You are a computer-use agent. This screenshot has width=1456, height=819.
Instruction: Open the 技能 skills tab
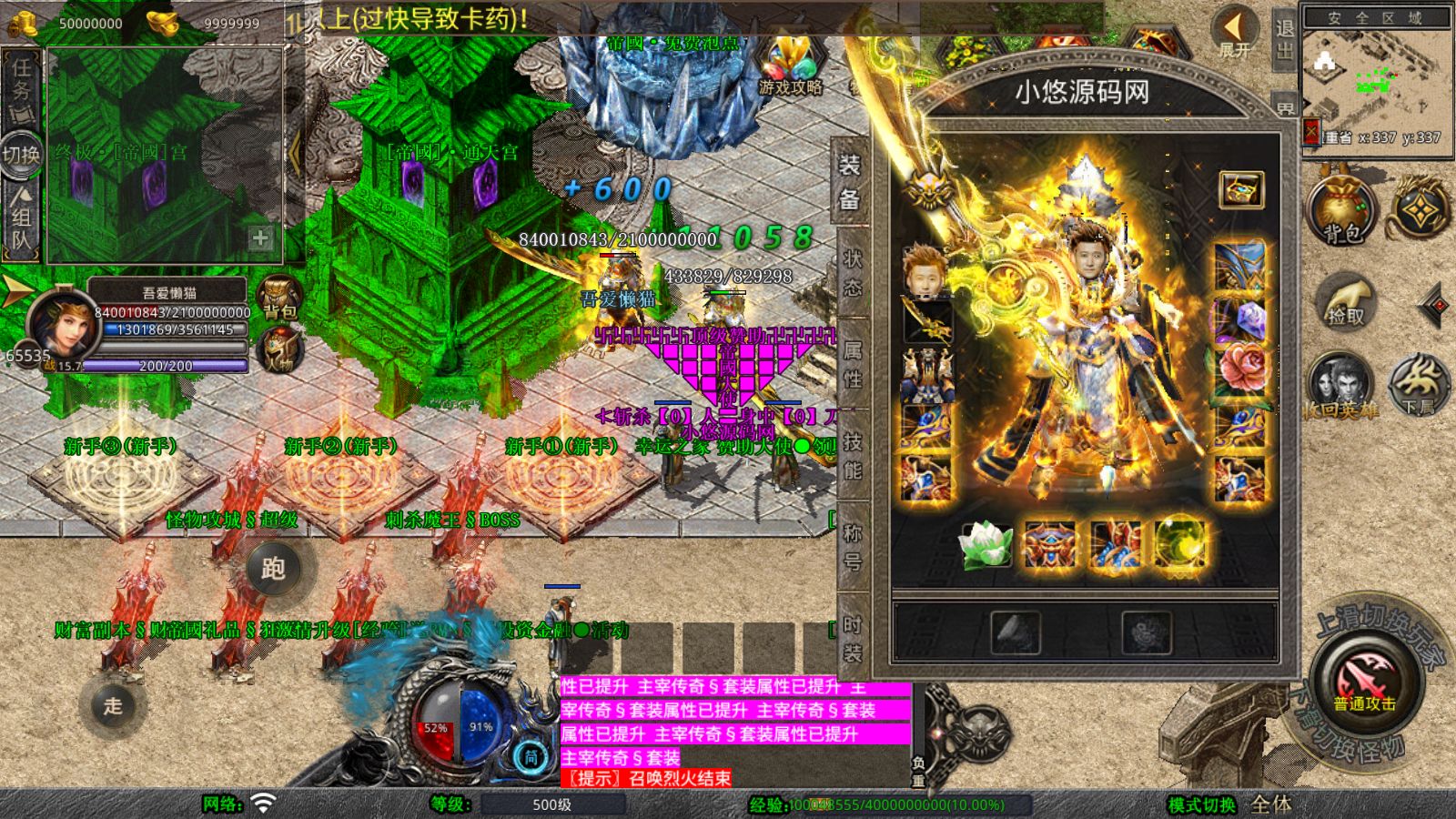(852, 455)
